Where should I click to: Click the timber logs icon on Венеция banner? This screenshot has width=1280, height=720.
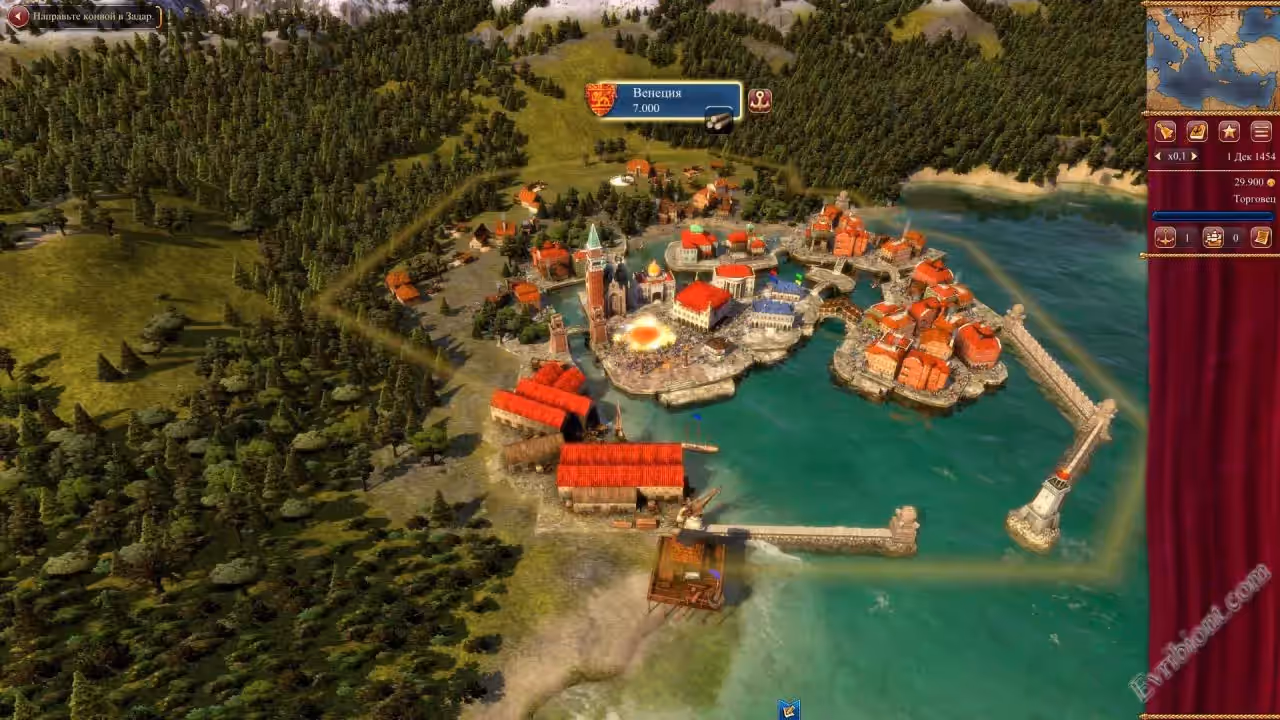pos(719,120)
